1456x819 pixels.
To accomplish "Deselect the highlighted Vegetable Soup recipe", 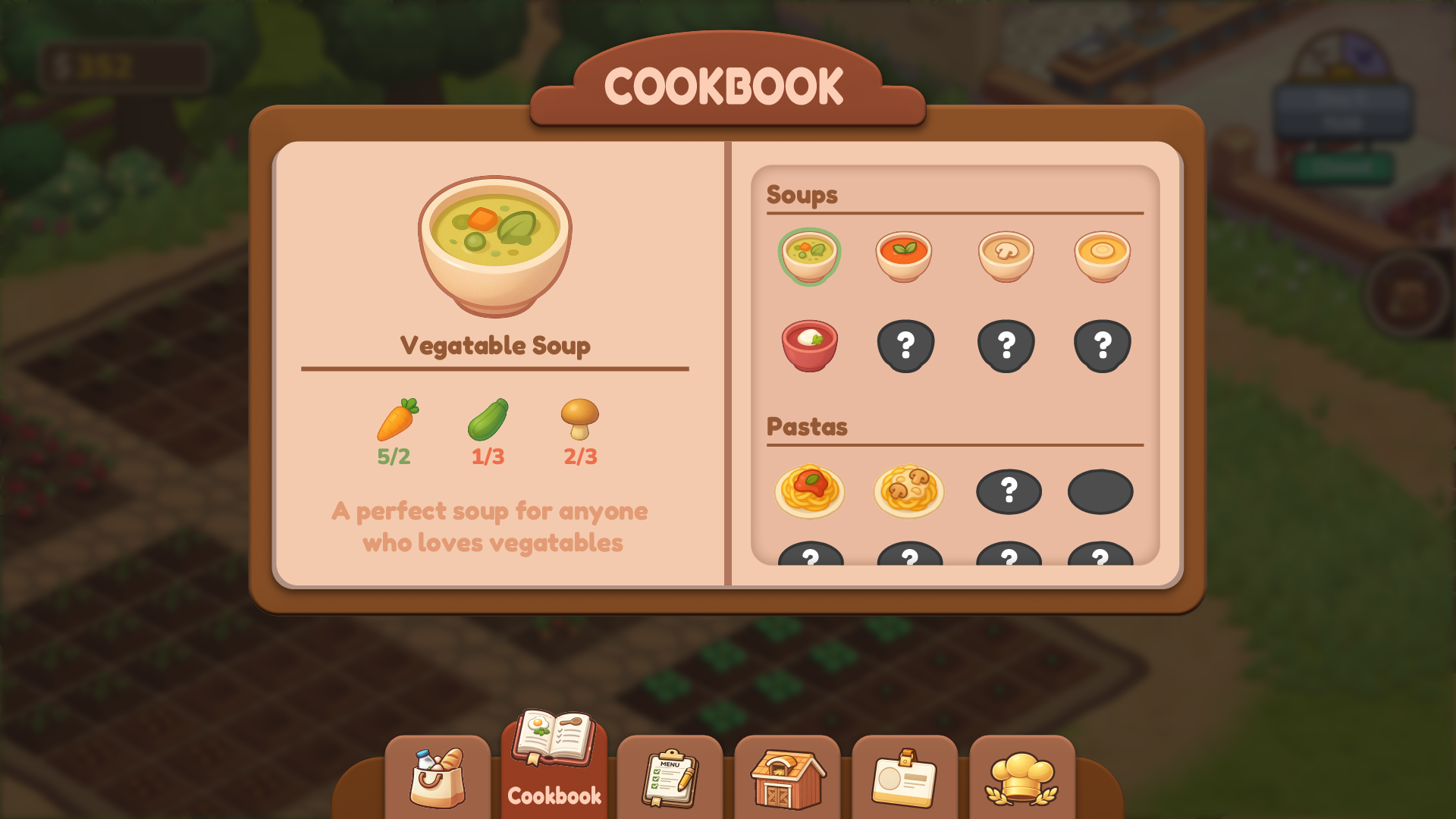I will coord(808,256).
